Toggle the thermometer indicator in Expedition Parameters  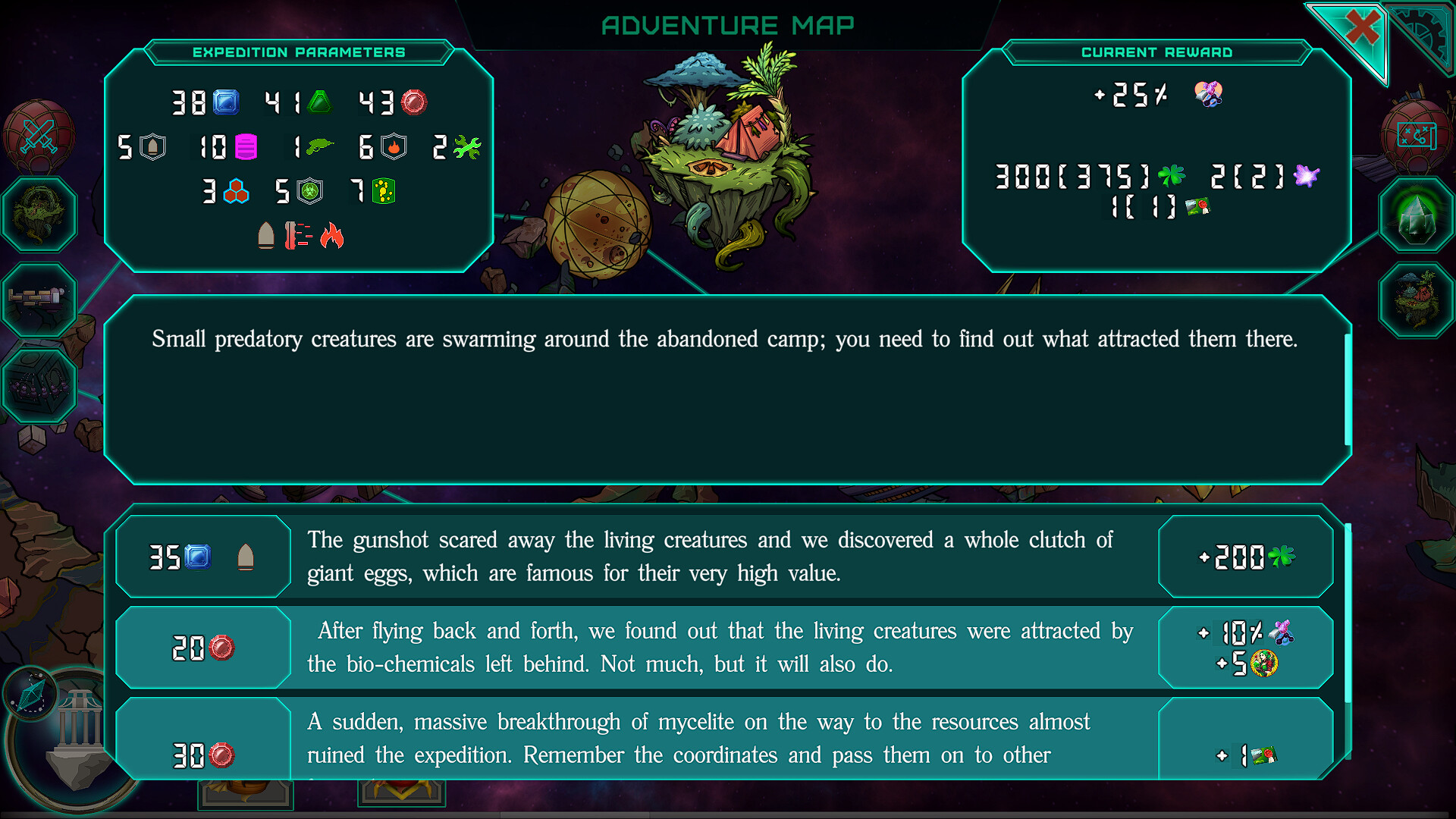(300, 236)
